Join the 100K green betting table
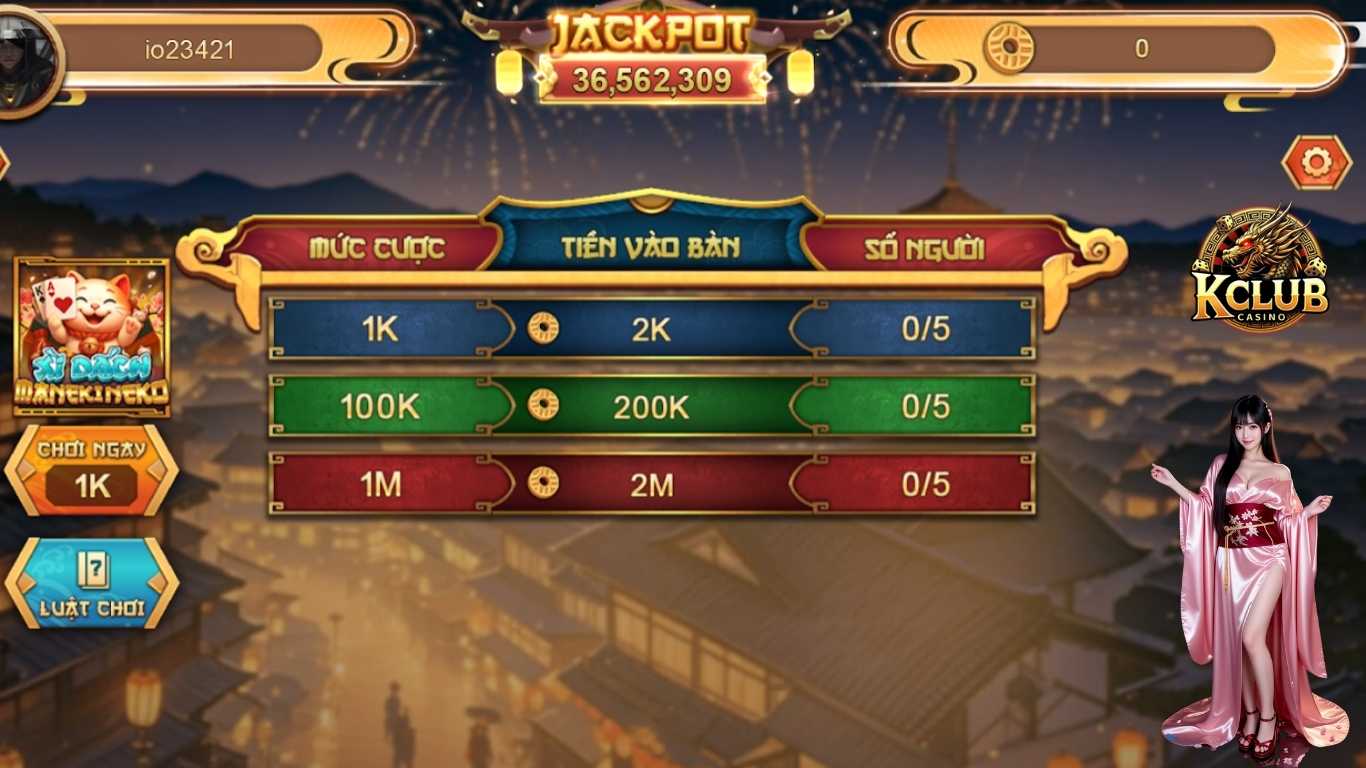The height and width of the screenshot is (768, 1366). [650, 407]
